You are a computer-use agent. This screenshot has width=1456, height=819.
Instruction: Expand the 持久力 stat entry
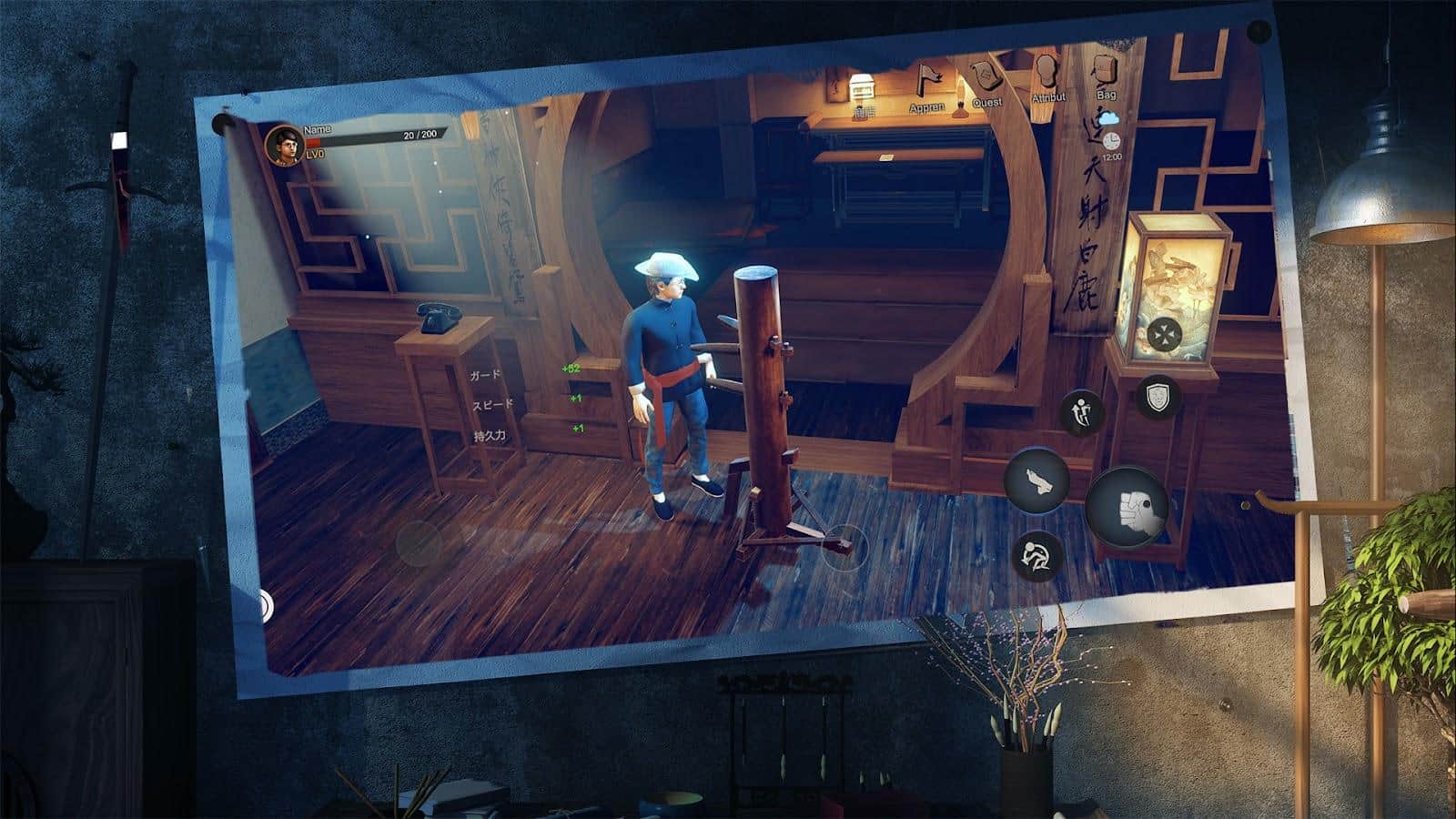[490, 433]
